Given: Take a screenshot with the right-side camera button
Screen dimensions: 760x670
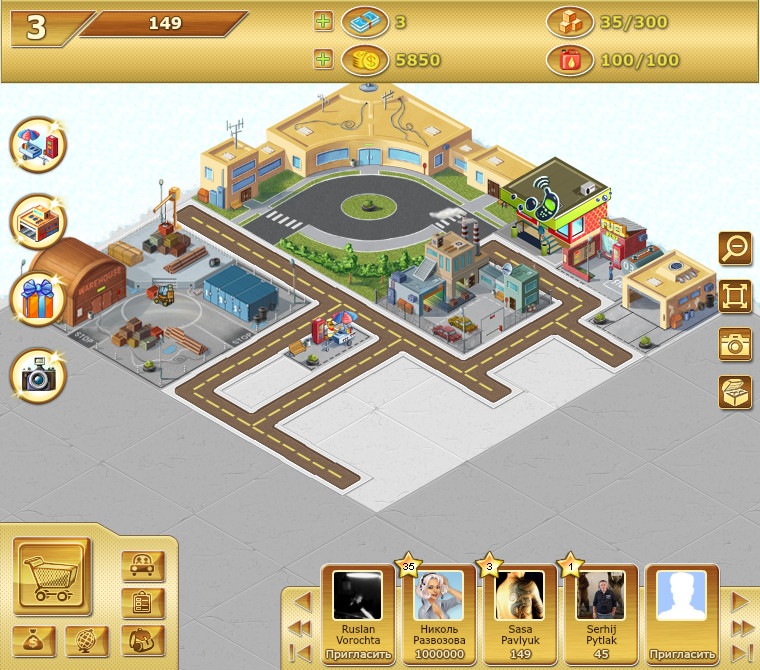Looking at the screenshot, I should point(735,344).
